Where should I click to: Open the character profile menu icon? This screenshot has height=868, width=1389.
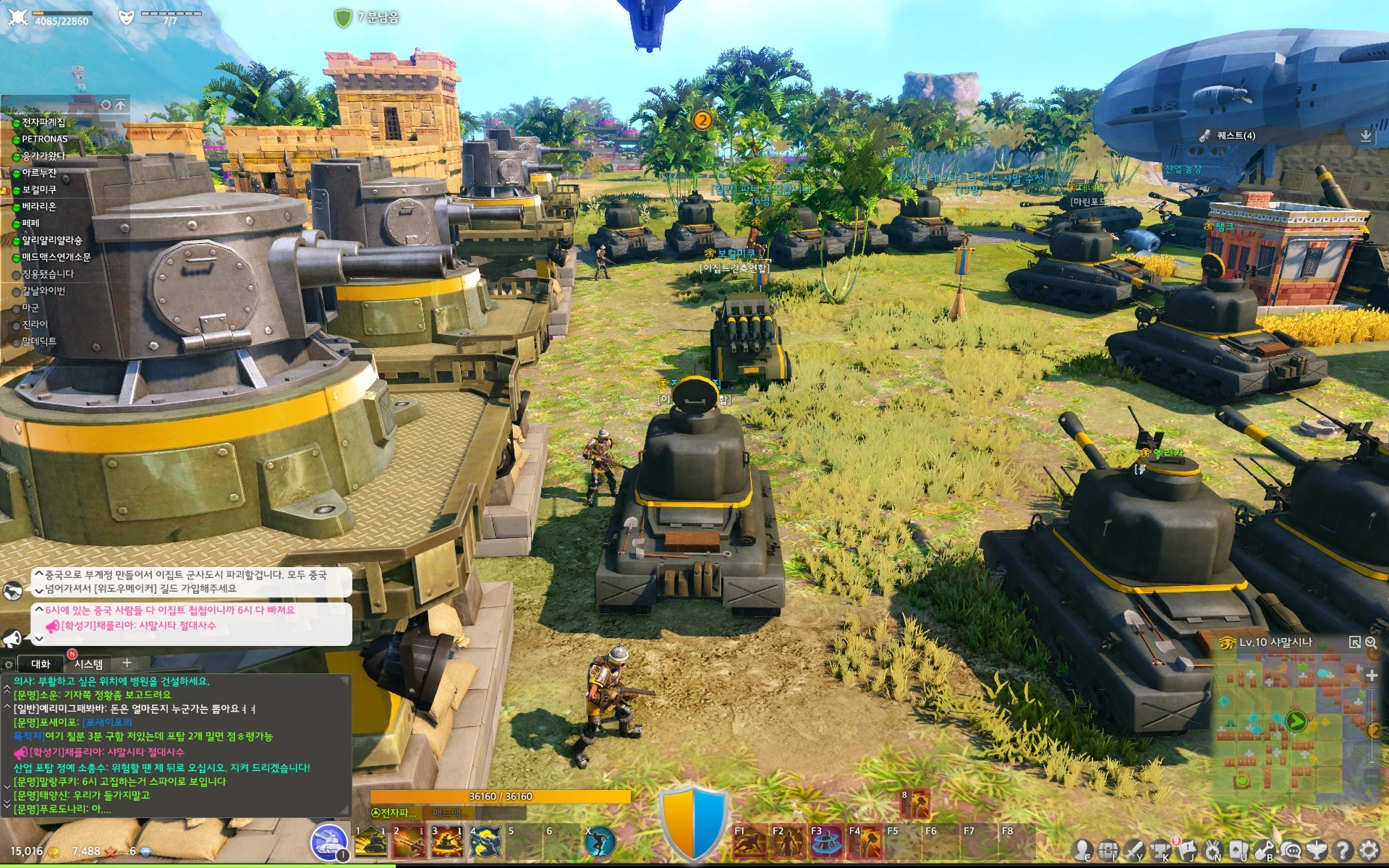point(1083,850)
